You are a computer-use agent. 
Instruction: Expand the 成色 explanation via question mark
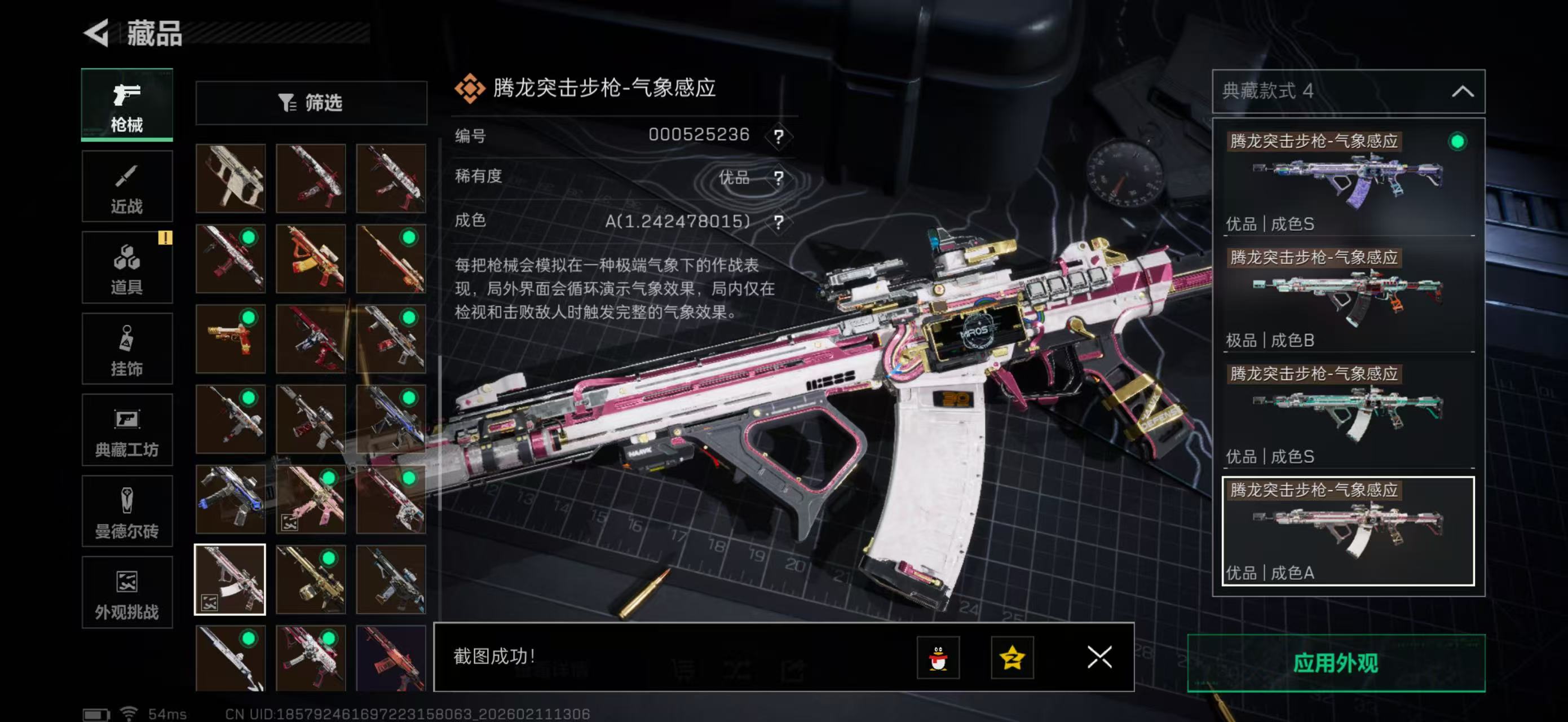pos(781,221)
